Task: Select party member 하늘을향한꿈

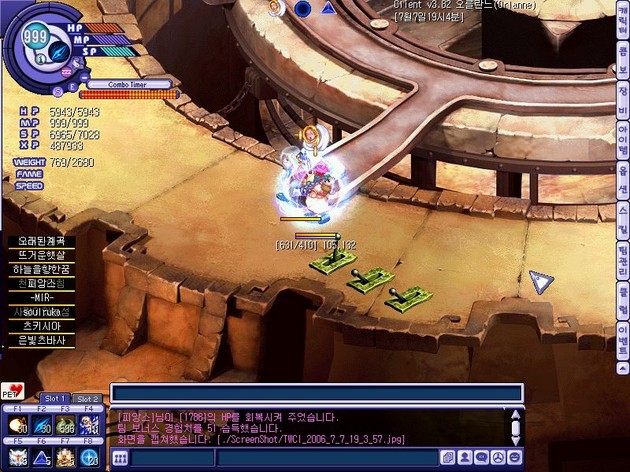Action: pyautogui.click(x=39, y=270)
